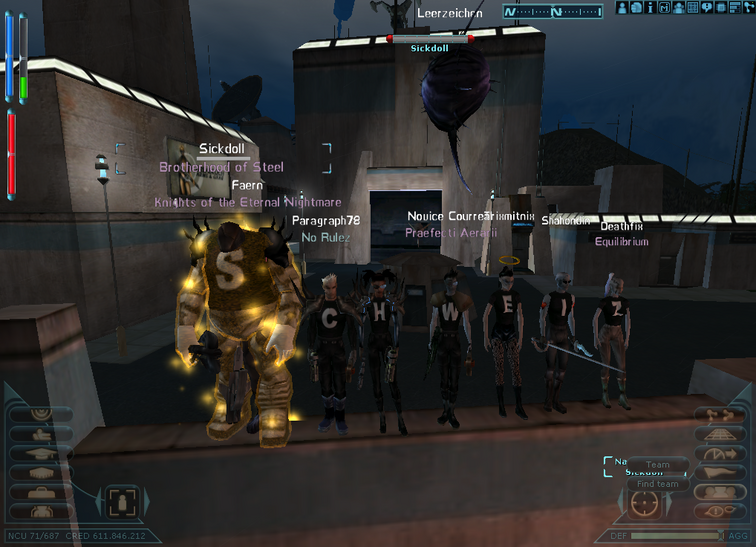Open the grid icon in the top toolbar

[x=693, y=9]
